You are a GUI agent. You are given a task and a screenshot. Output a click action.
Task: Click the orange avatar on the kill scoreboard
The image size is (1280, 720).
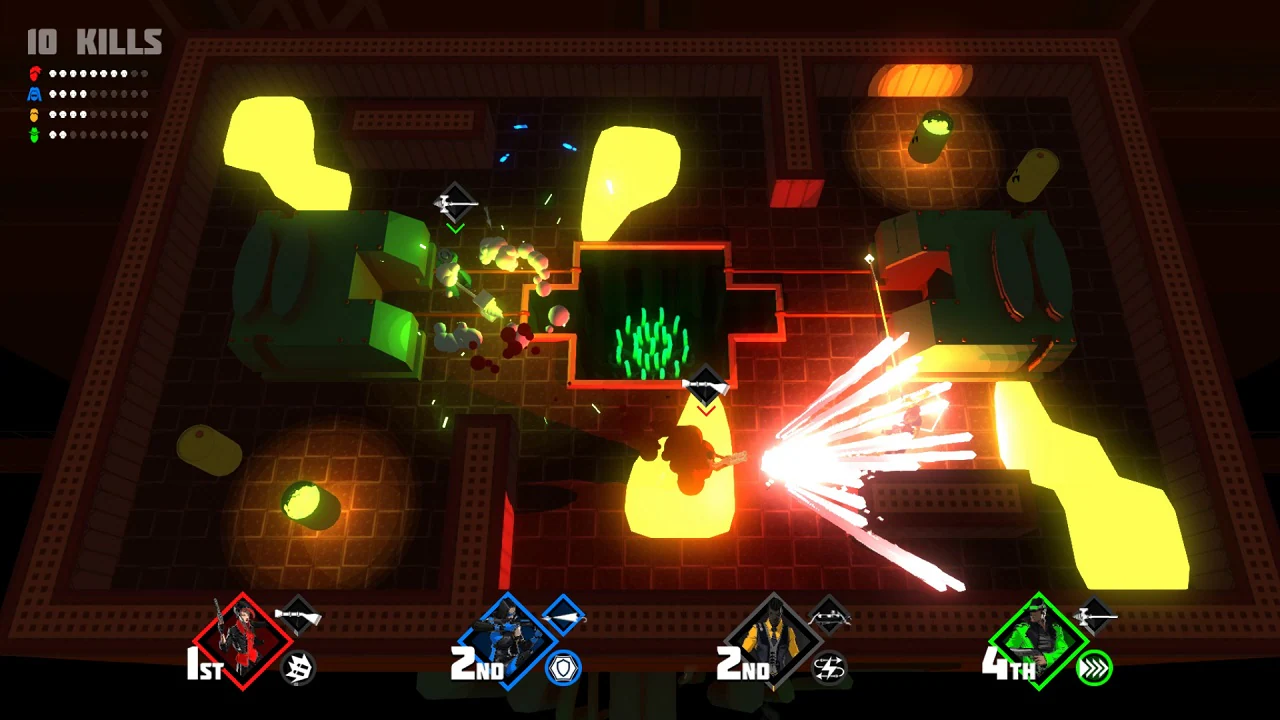click(33, 115)
